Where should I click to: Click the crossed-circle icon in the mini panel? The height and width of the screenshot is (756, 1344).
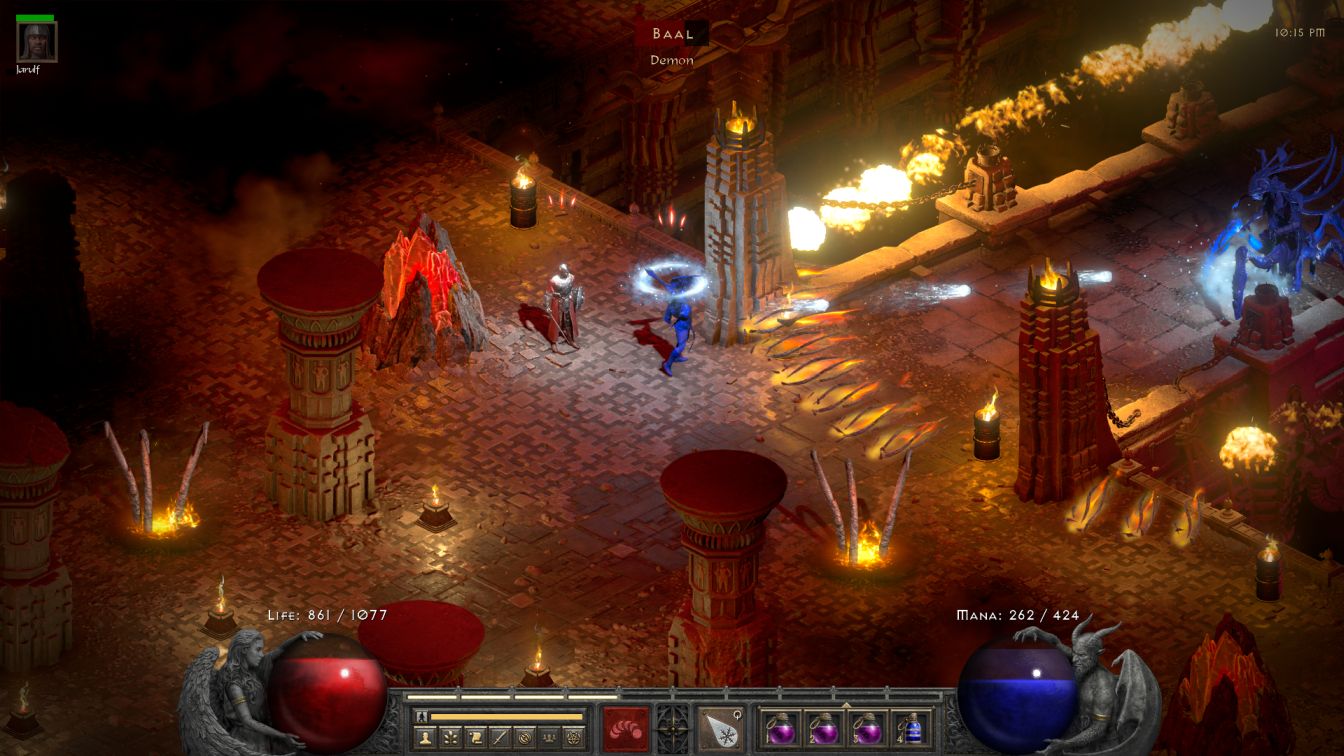[525, 738]
